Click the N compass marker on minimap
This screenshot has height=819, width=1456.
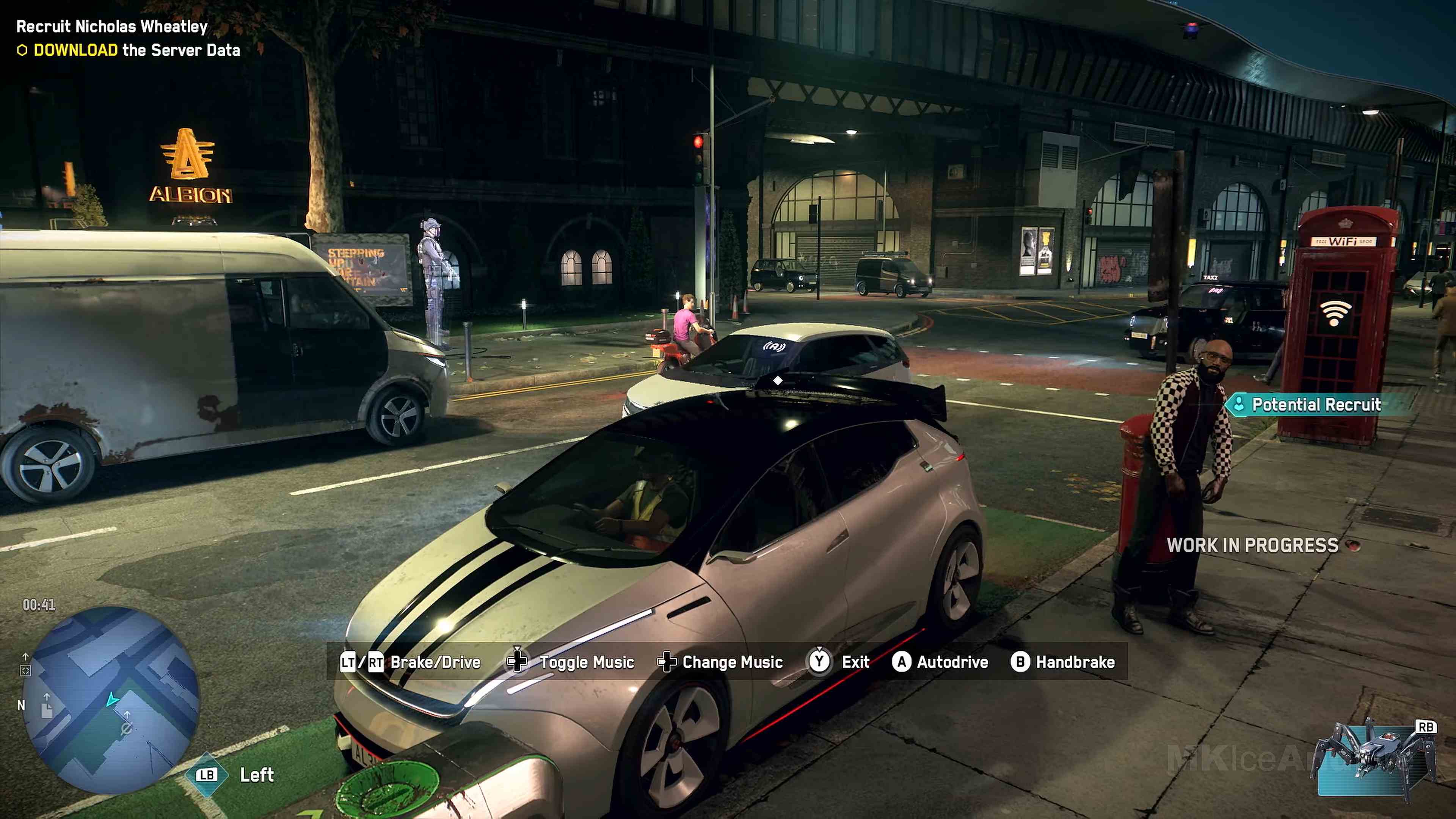(x=21, y=705)
